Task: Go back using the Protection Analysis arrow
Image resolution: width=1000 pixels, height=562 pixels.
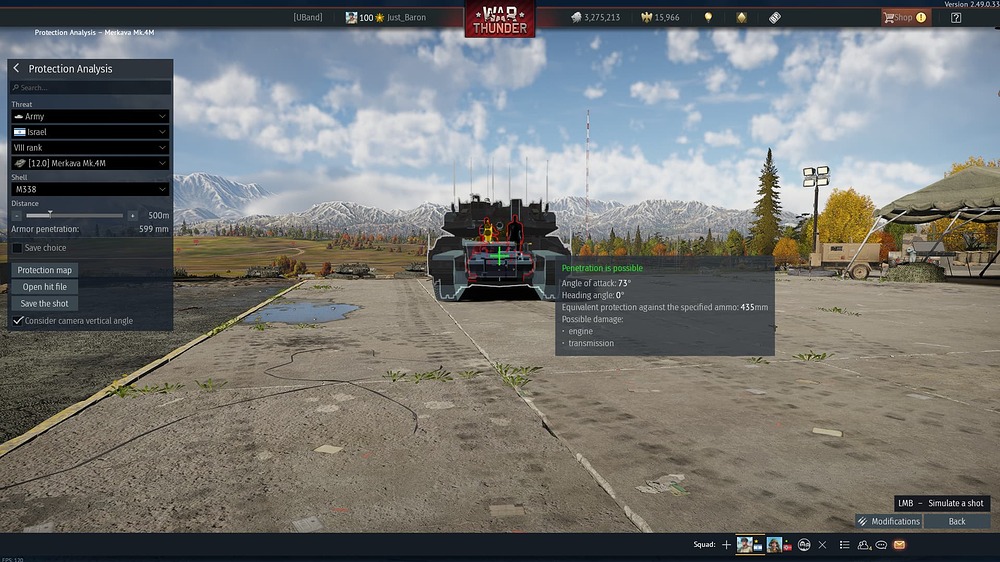Action: (17, 69)
